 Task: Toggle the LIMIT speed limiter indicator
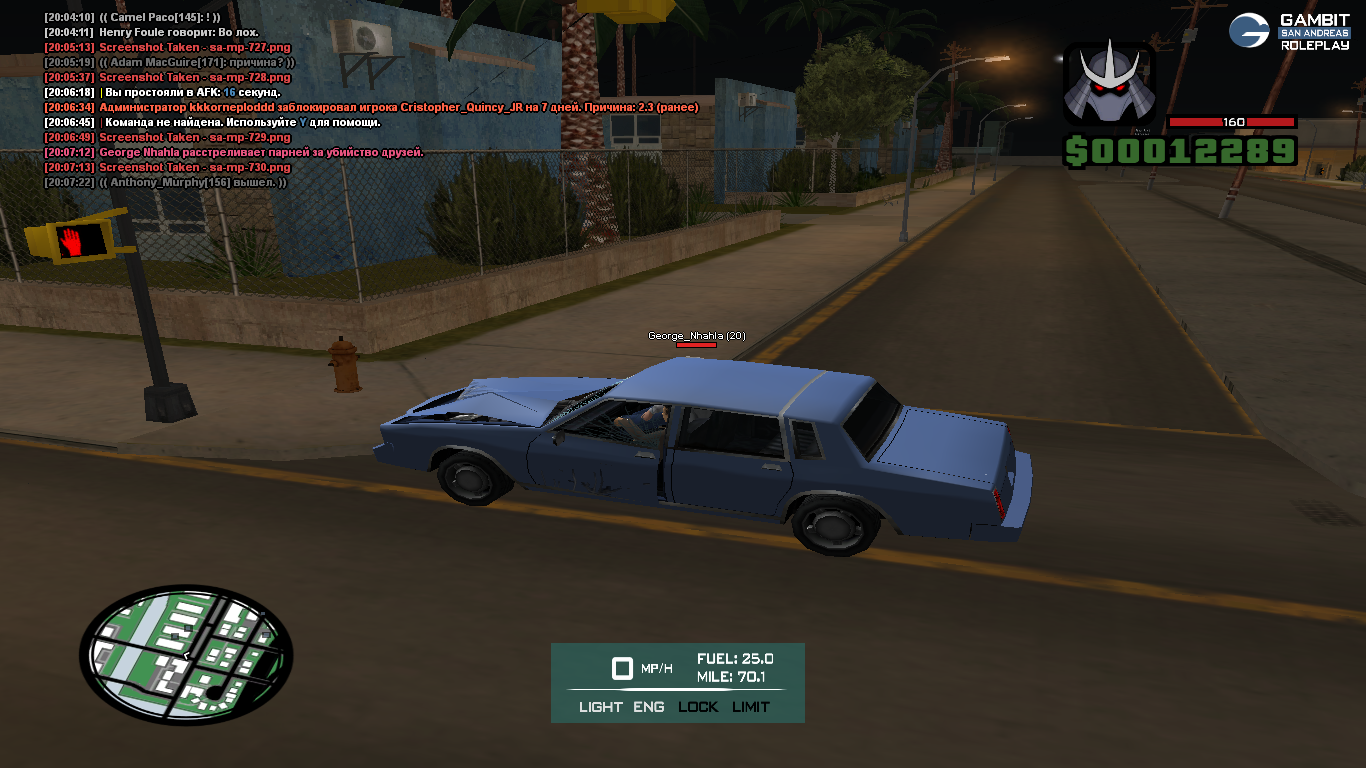751,707
